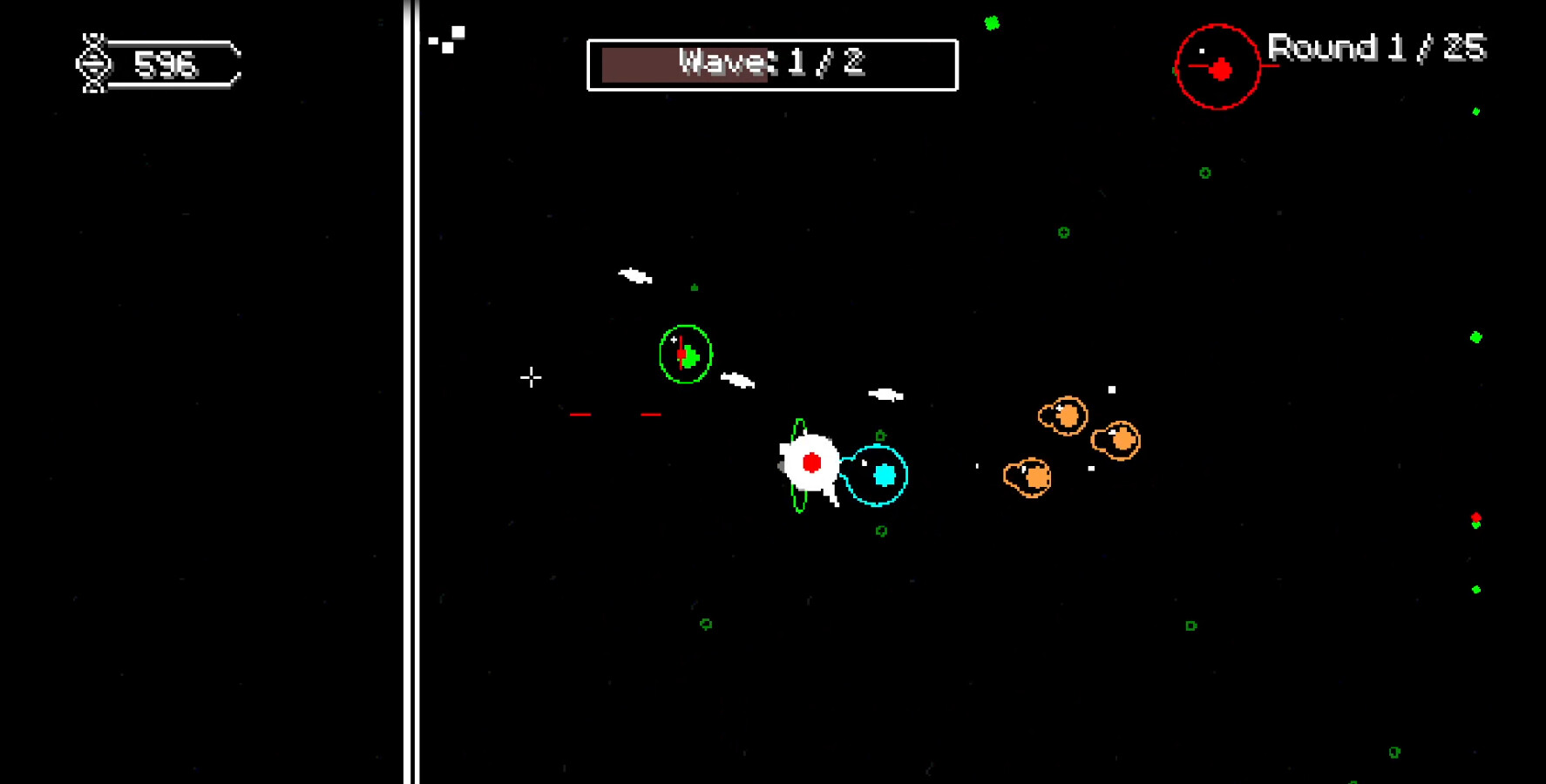Image resolution: width=1546 pixels, height=784 pixels.
Task: Click the DNA currency icon
Action: [x=93, y=63]
